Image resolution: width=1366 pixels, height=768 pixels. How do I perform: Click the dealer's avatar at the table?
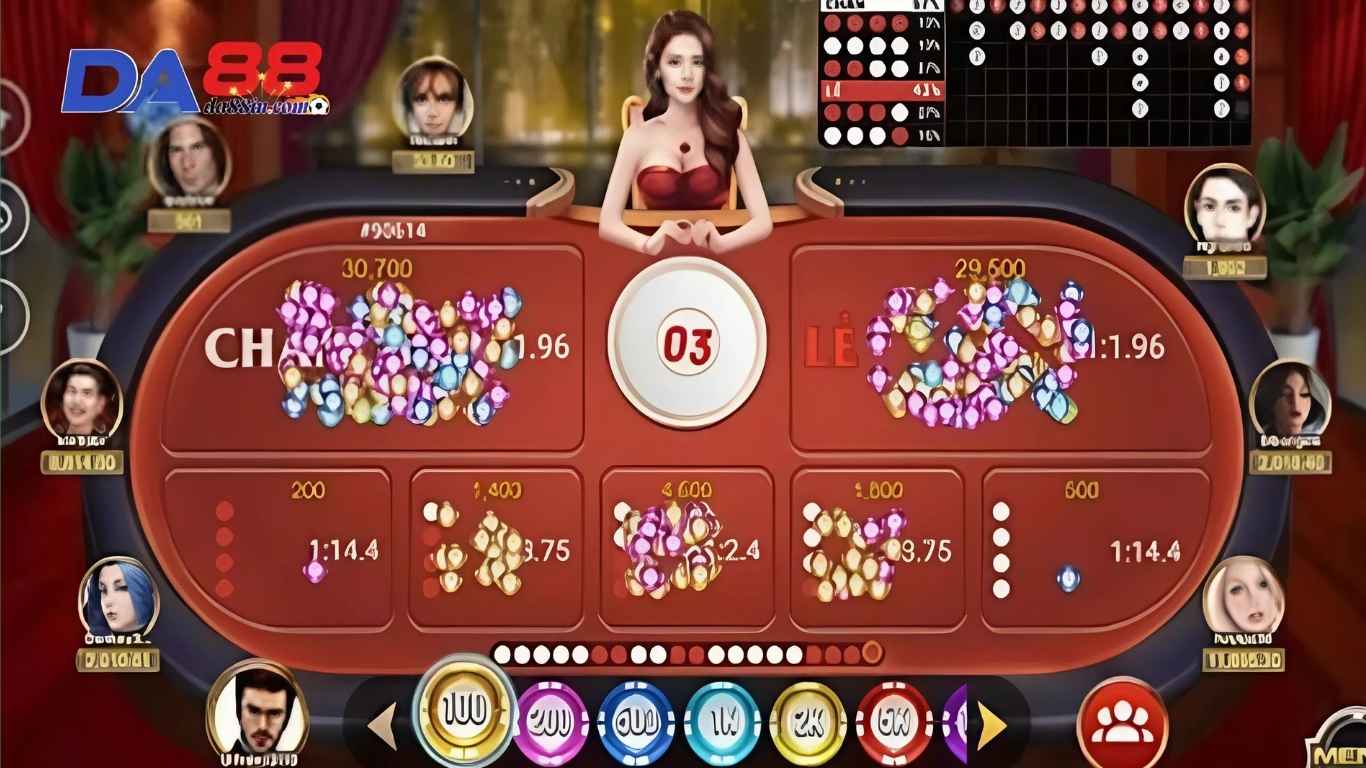(x=685, y=110)
